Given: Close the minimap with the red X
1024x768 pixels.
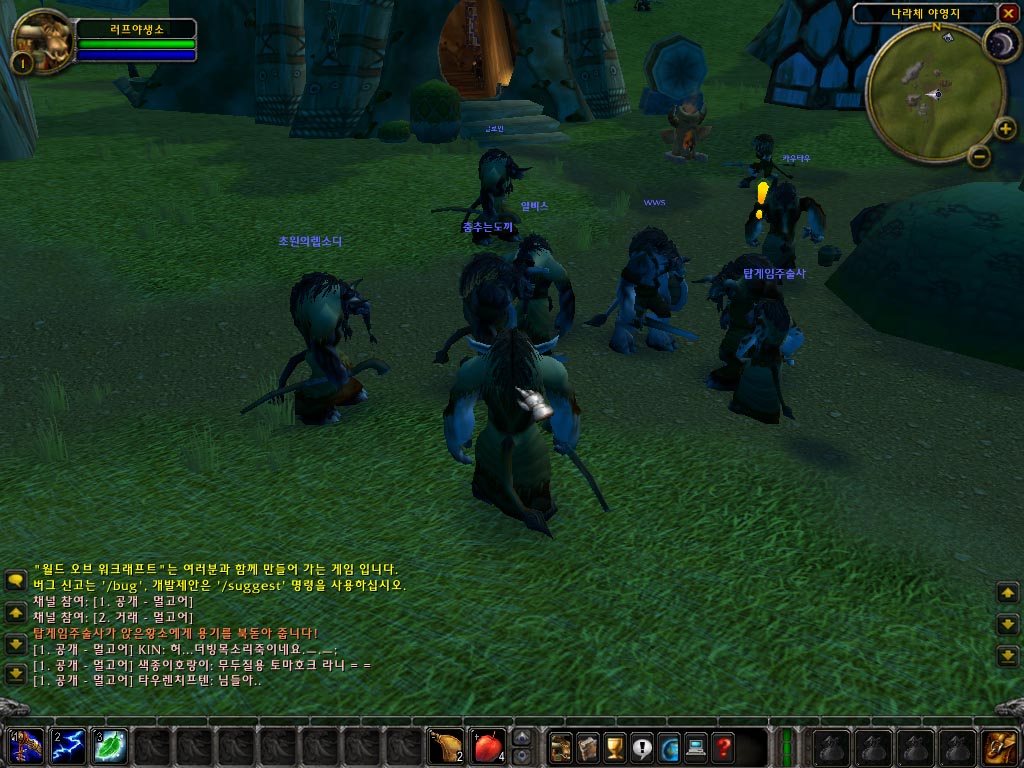Looking at the screenshot, I should point(1008,13).
